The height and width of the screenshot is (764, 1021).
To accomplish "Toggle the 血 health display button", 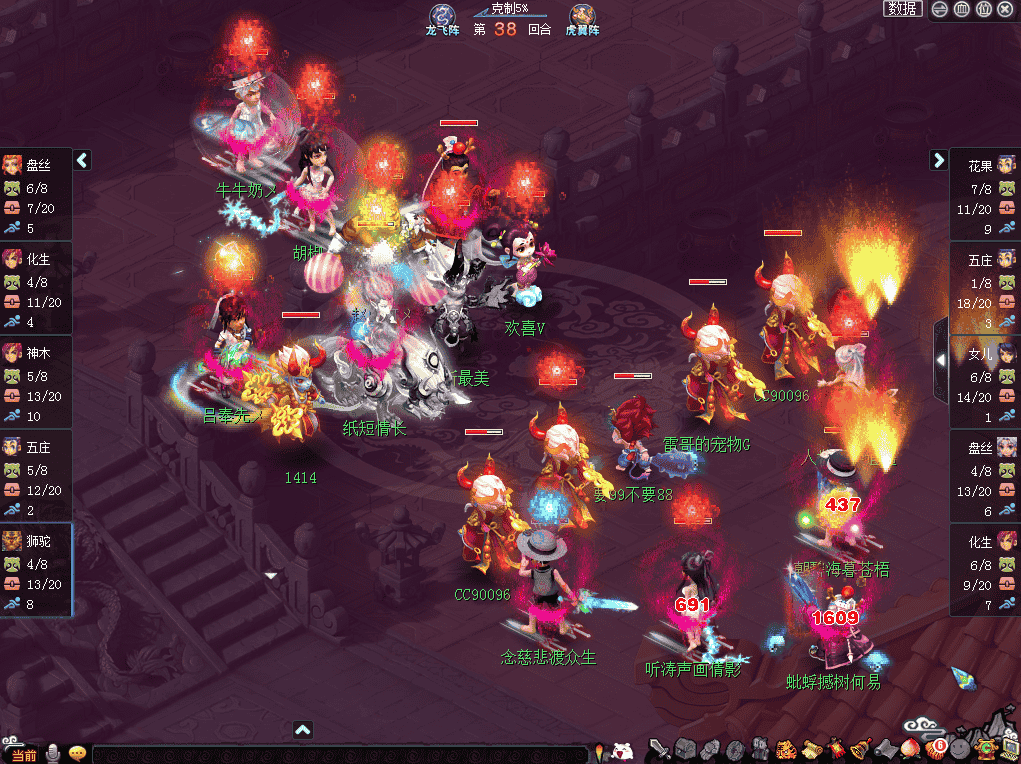I will [961, 9].
